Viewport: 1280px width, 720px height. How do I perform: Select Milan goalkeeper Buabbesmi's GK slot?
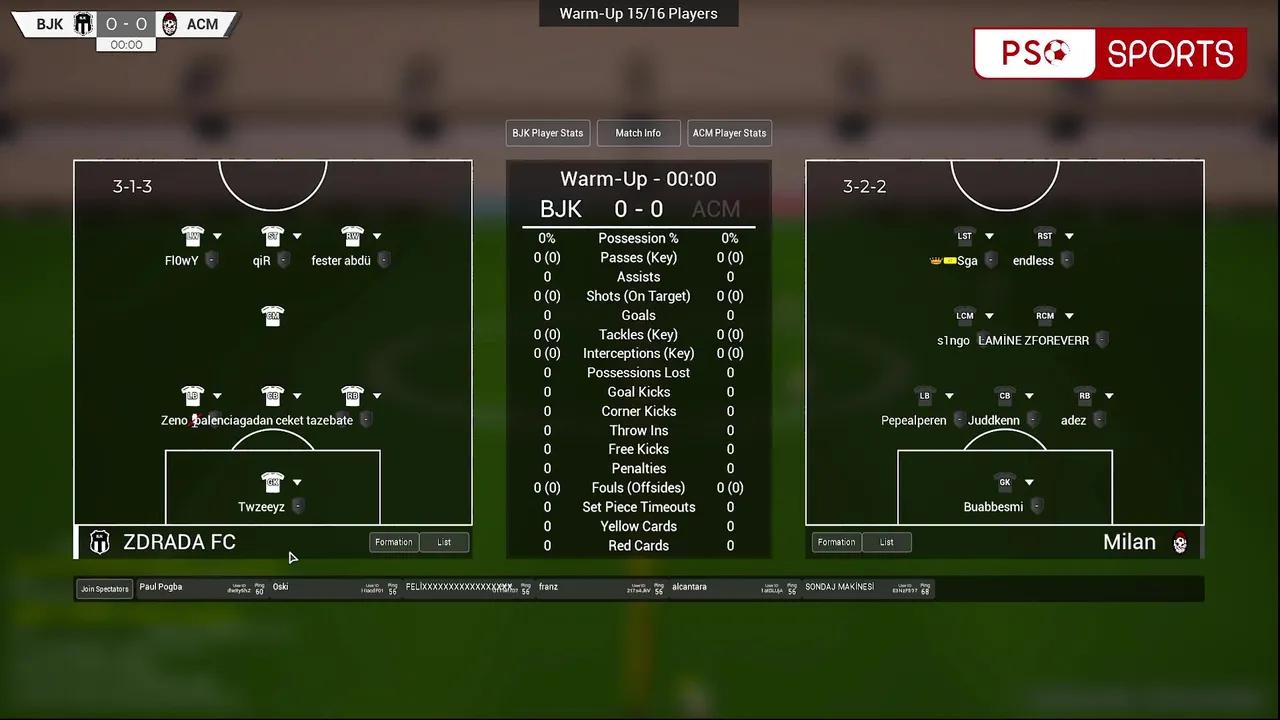coord(1004,482)
